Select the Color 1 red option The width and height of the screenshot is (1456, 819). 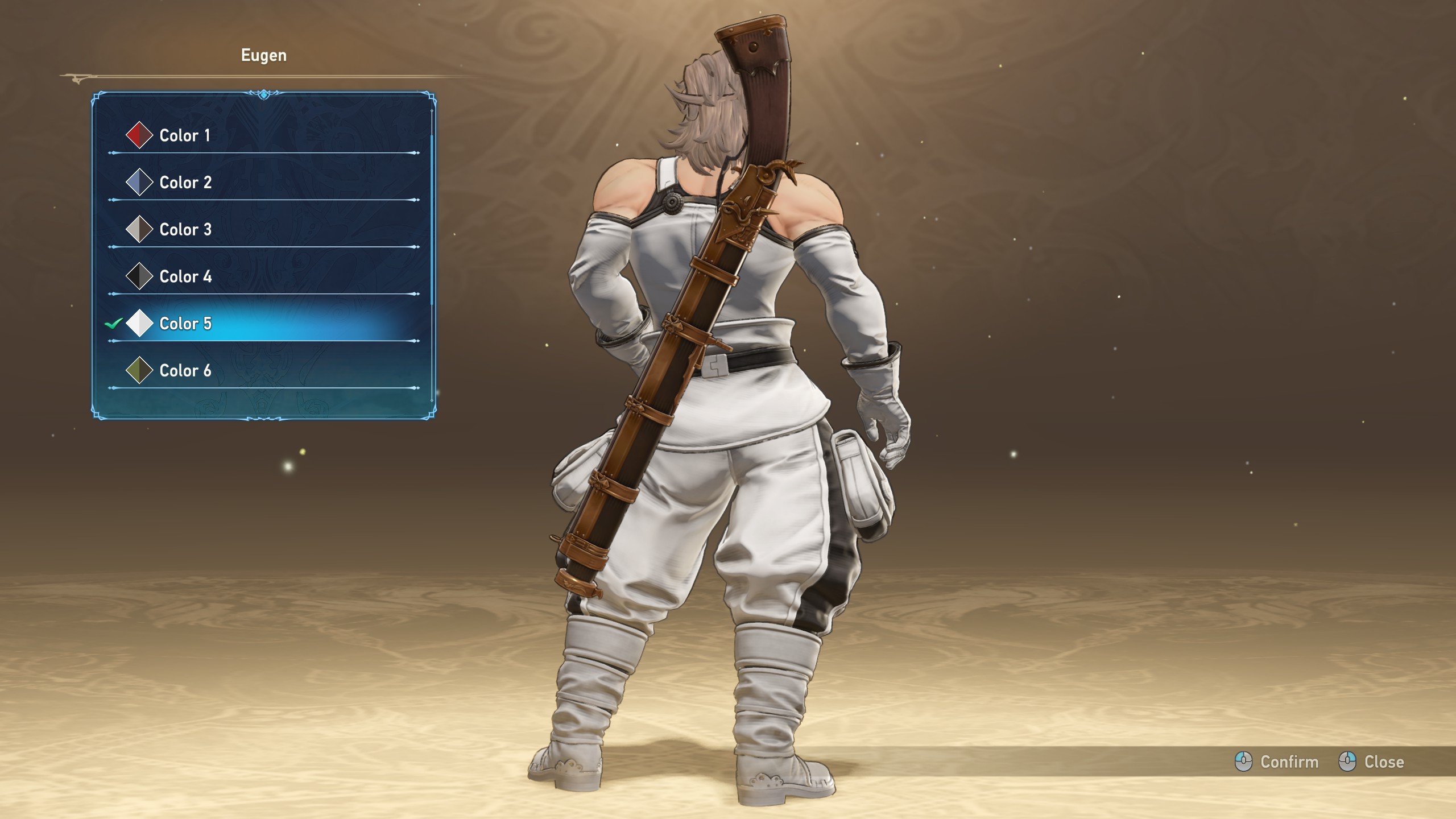click(x=185, y=135)
